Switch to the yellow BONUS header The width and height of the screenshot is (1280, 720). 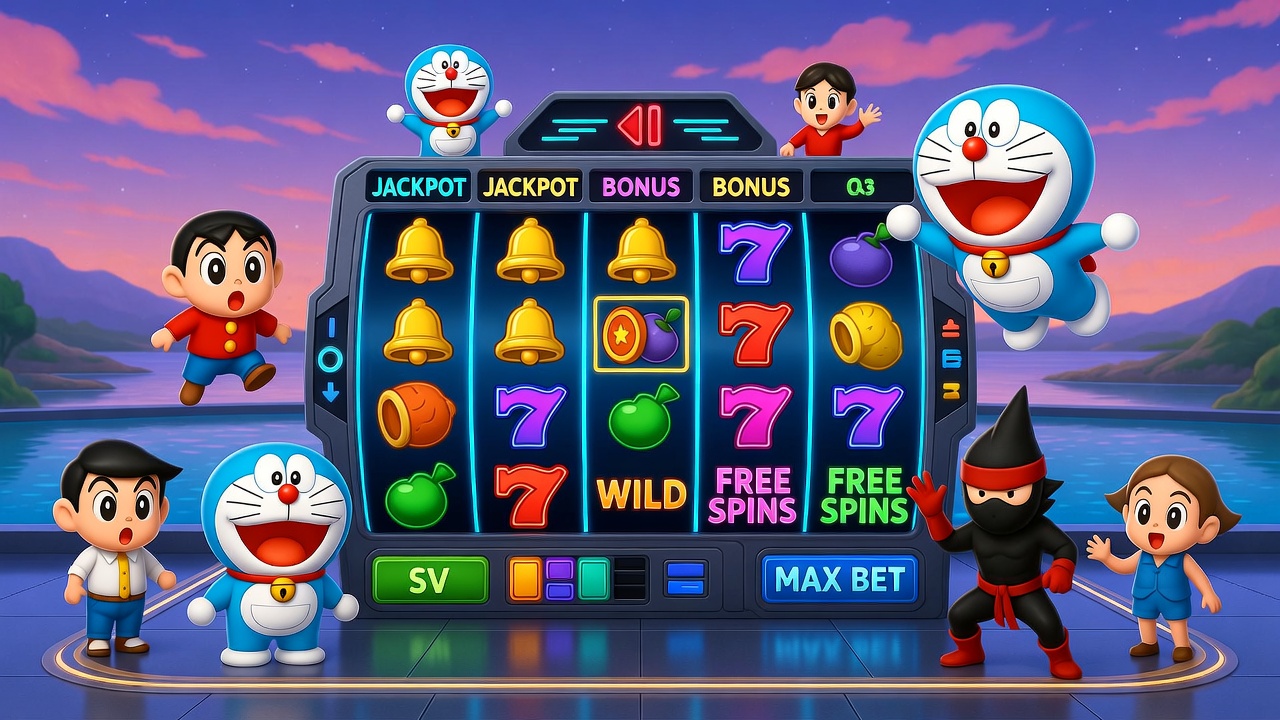click(750, 187)
